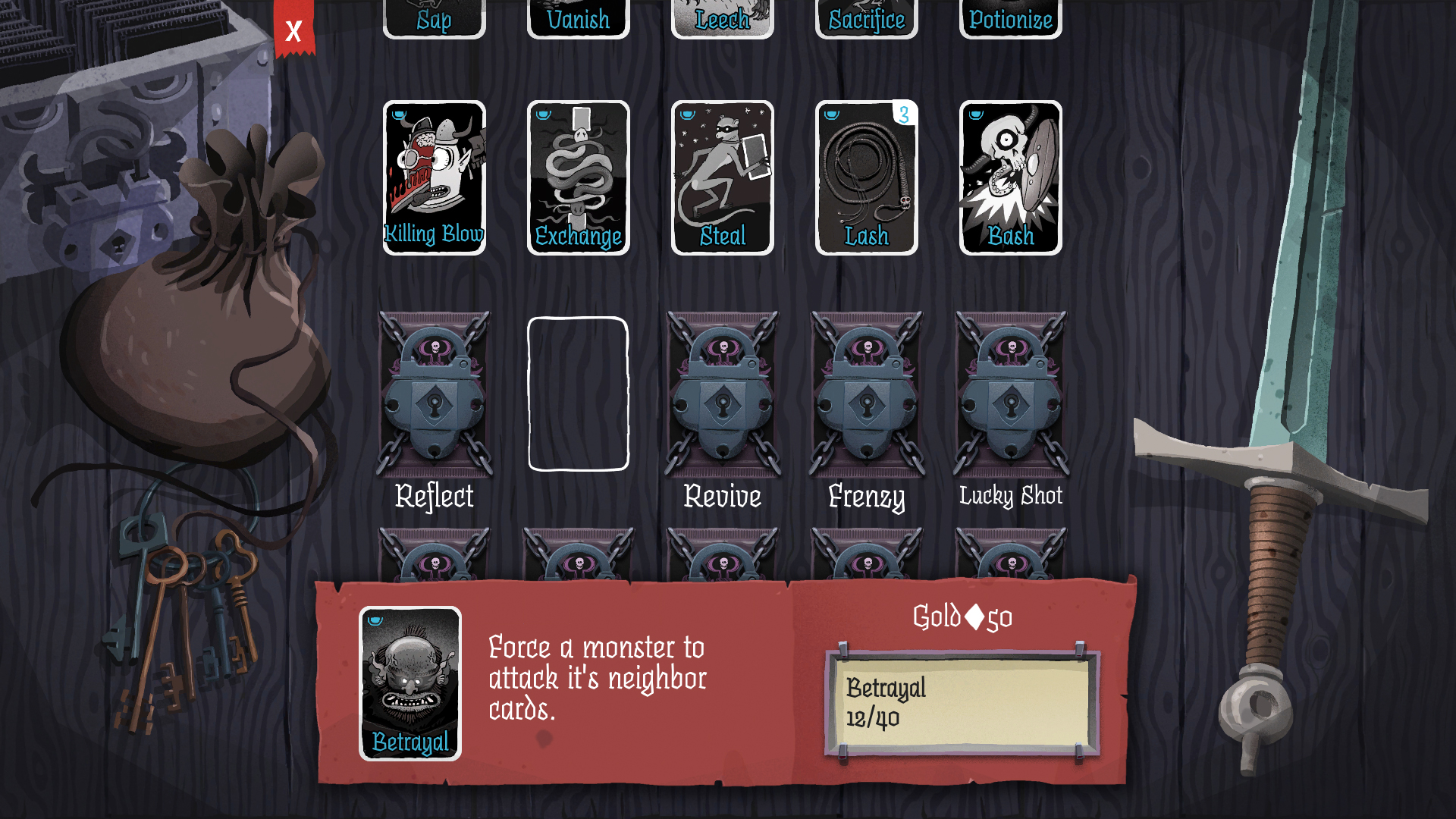Click the empty card slot frame
Image resolution: width=1456 pixels, height=819 pixels.
coord(578,394)
